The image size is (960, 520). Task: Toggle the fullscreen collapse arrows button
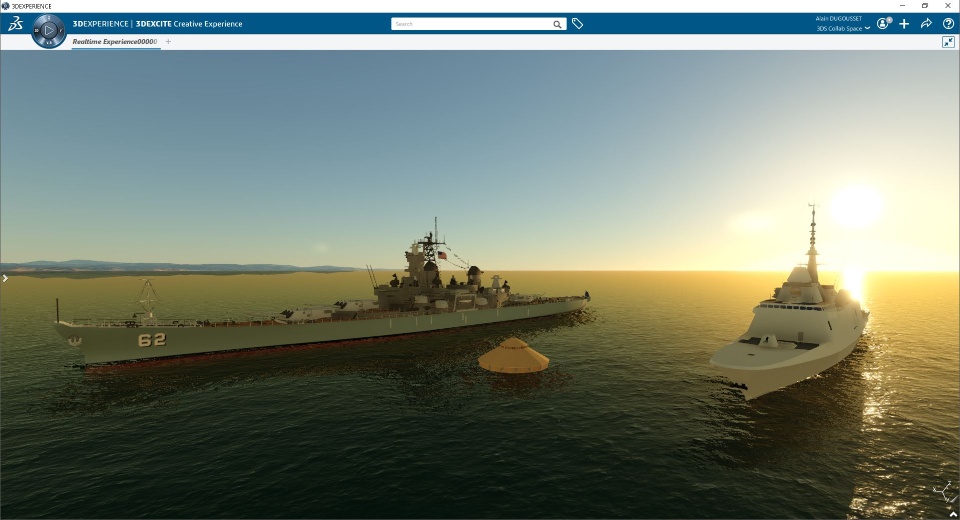[948, 42]
